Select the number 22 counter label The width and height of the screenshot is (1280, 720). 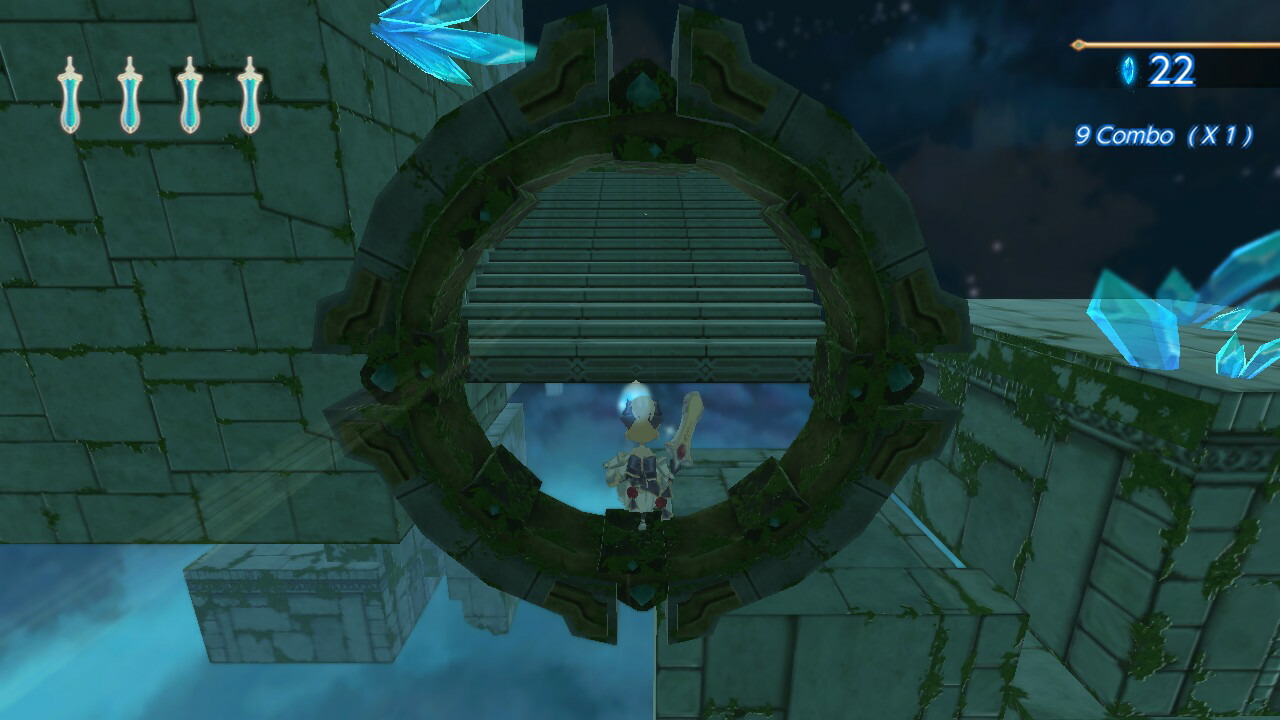point(1172,71)
